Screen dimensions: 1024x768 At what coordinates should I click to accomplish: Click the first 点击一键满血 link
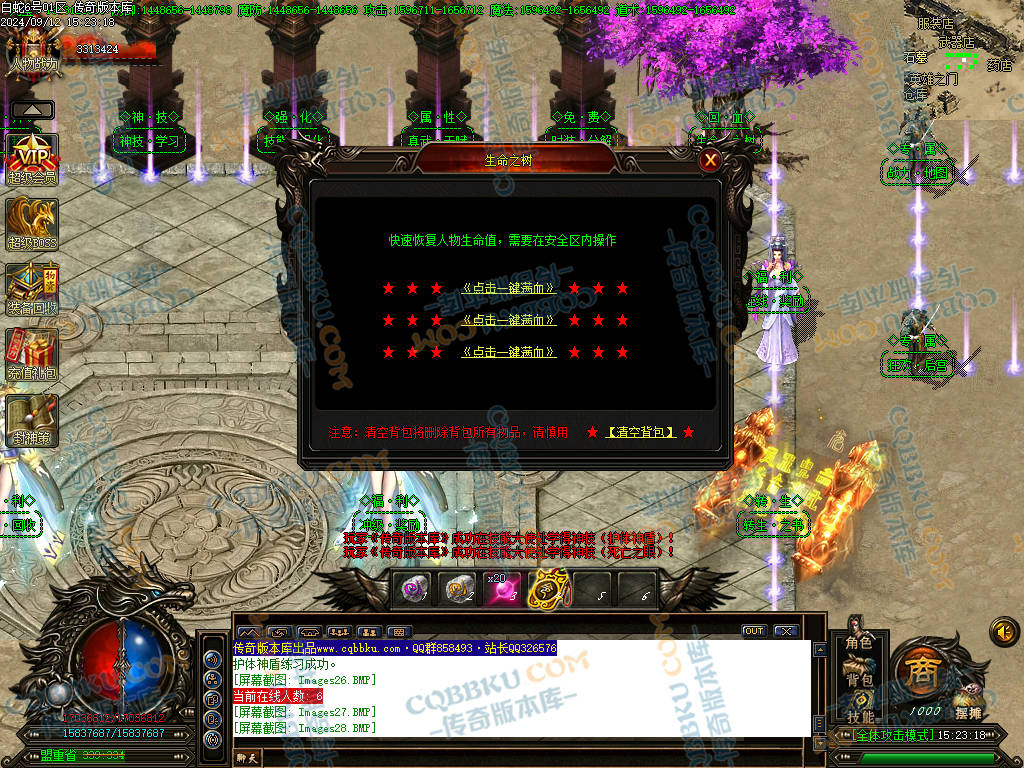pyautogui.click(x=509, y=288)
